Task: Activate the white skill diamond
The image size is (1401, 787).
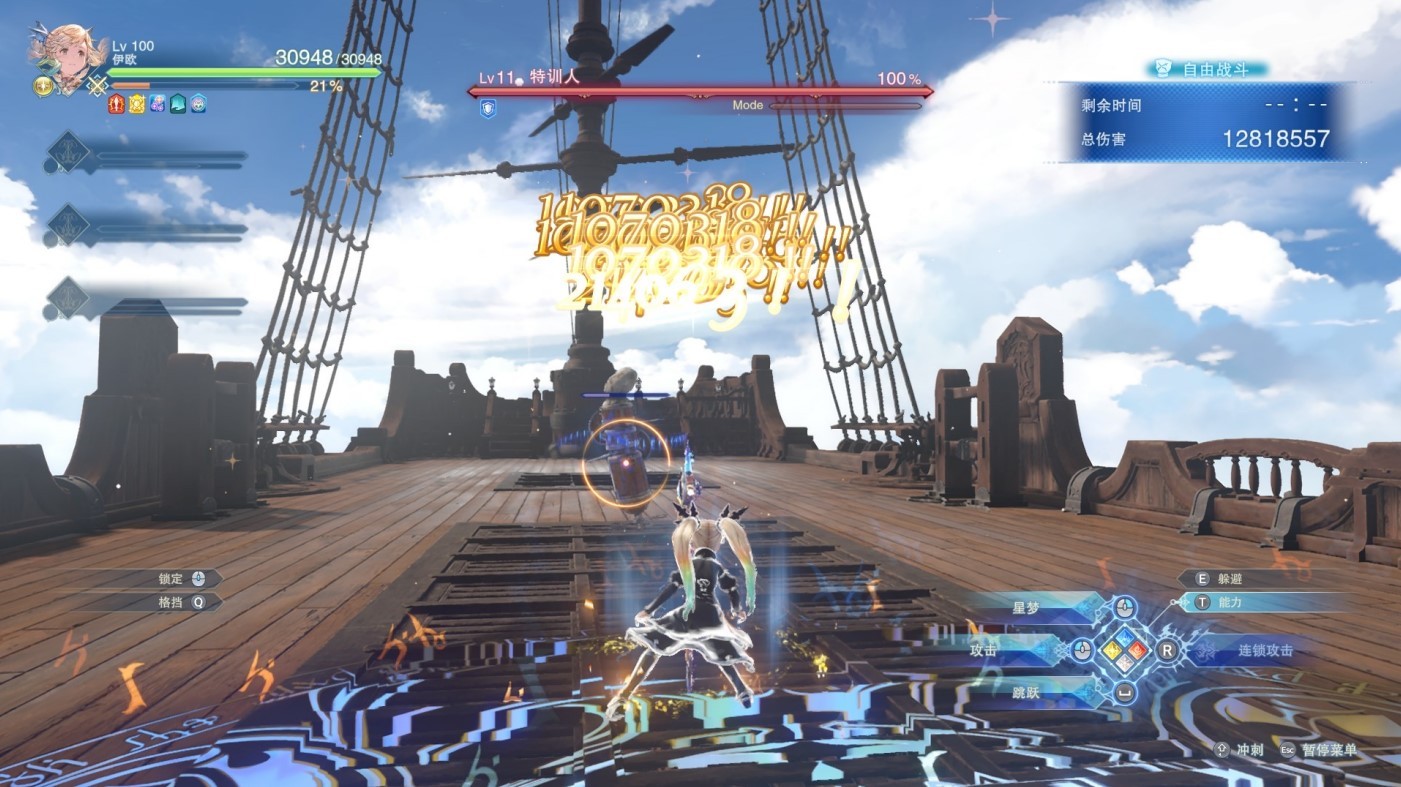Action: coord(1125,665)
